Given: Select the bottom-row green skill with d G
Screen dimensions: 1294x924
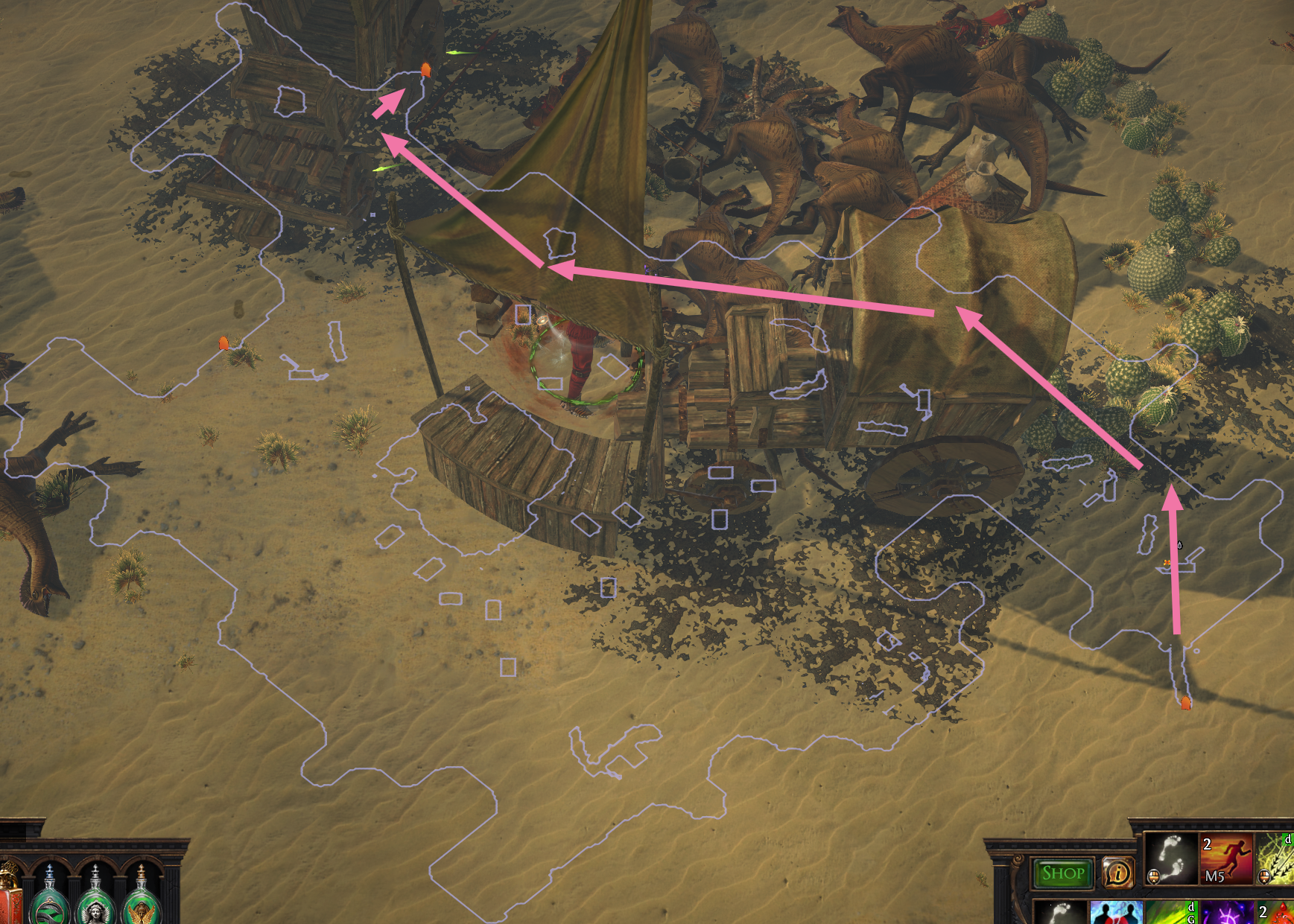Looking at the screenshot, I should (x=1171, y=913).
